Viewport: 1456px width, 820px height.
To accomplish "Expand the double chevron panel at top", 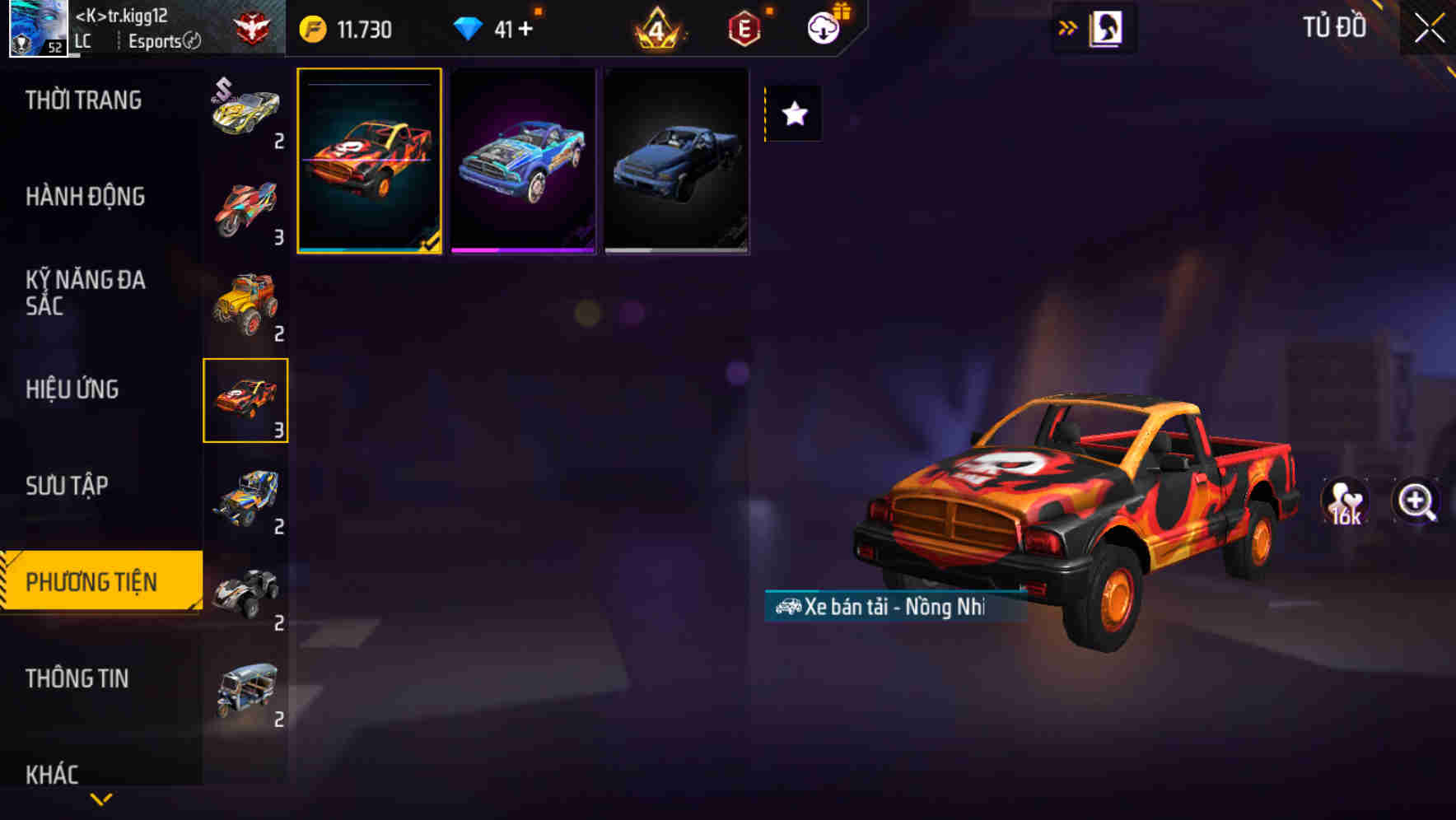I will tap(1067, 27).
